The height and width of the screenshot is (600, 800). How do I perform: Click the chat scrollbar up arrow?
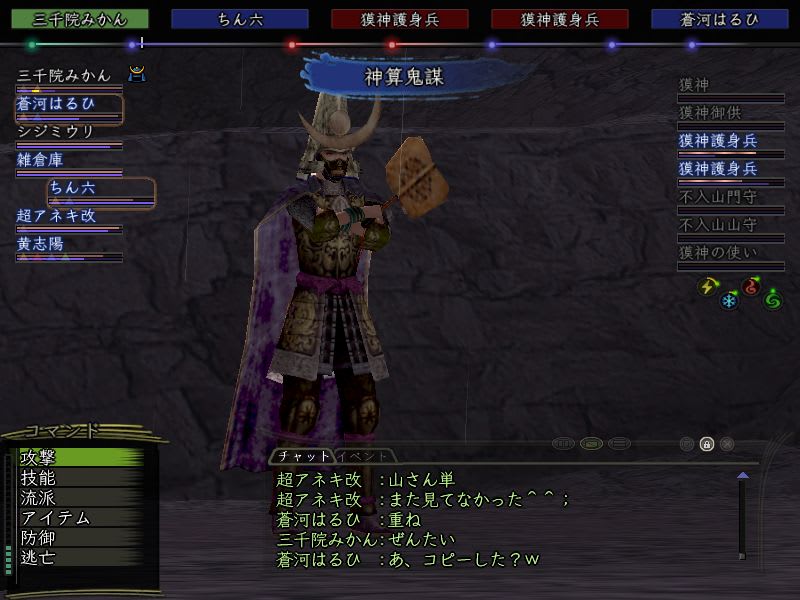point(742,476)
